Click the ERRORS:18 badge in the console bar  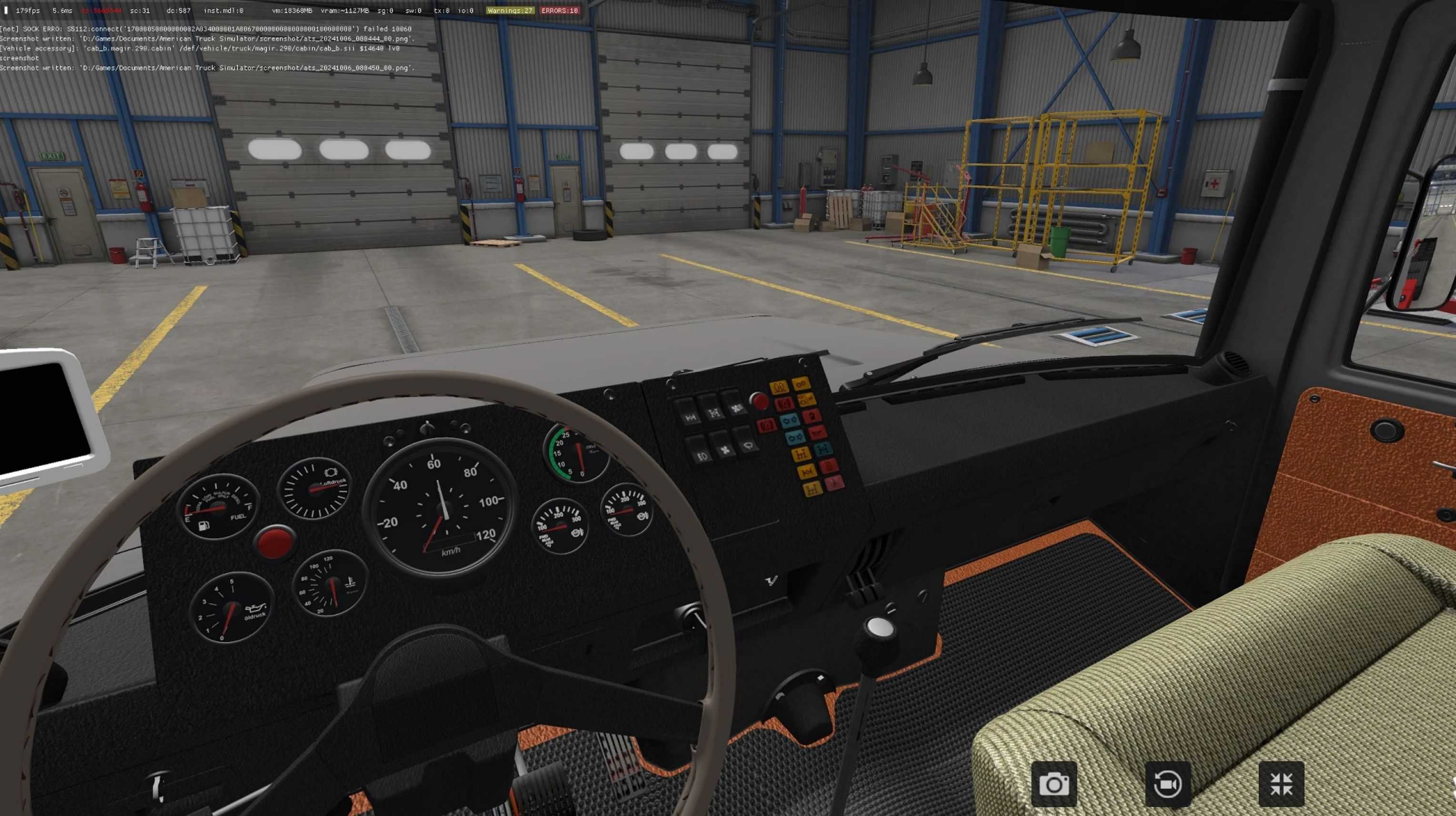559,10
